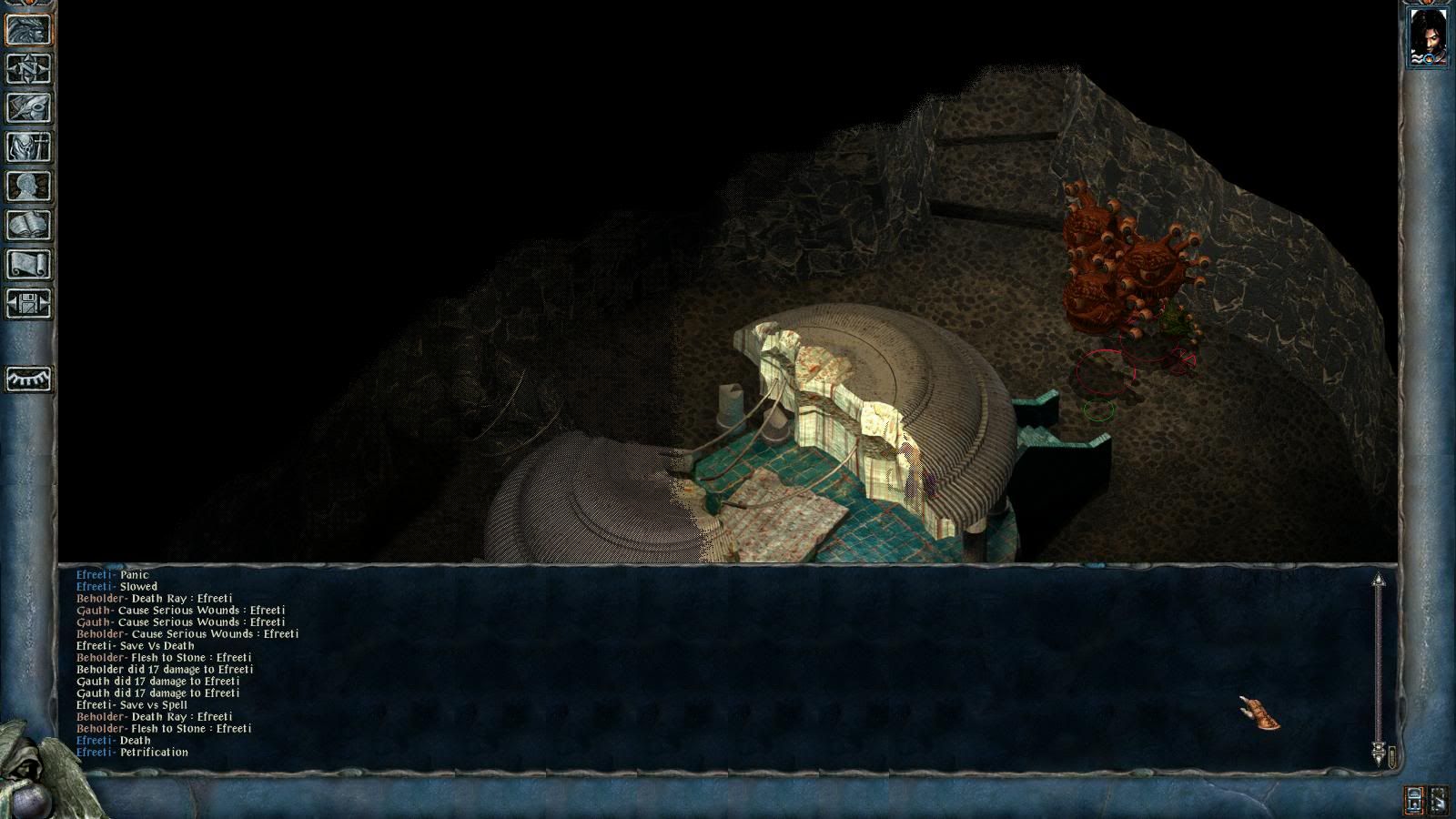Image resolution: width=1456 pixels, height=819 pixels.
Task: Select the character portrait in the party bar
Action: pos(1426,36)
